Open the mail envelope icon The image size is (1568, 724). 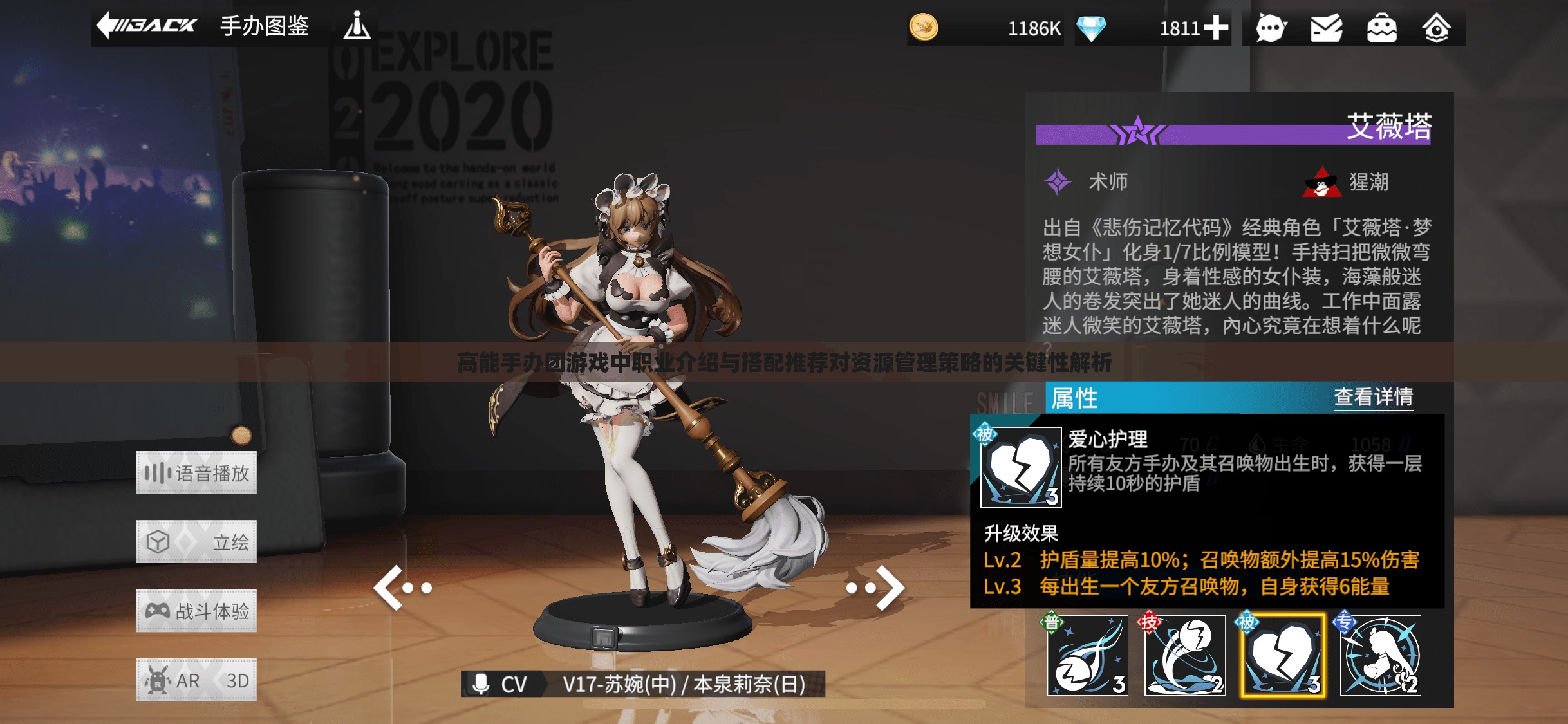[1326, 28]
